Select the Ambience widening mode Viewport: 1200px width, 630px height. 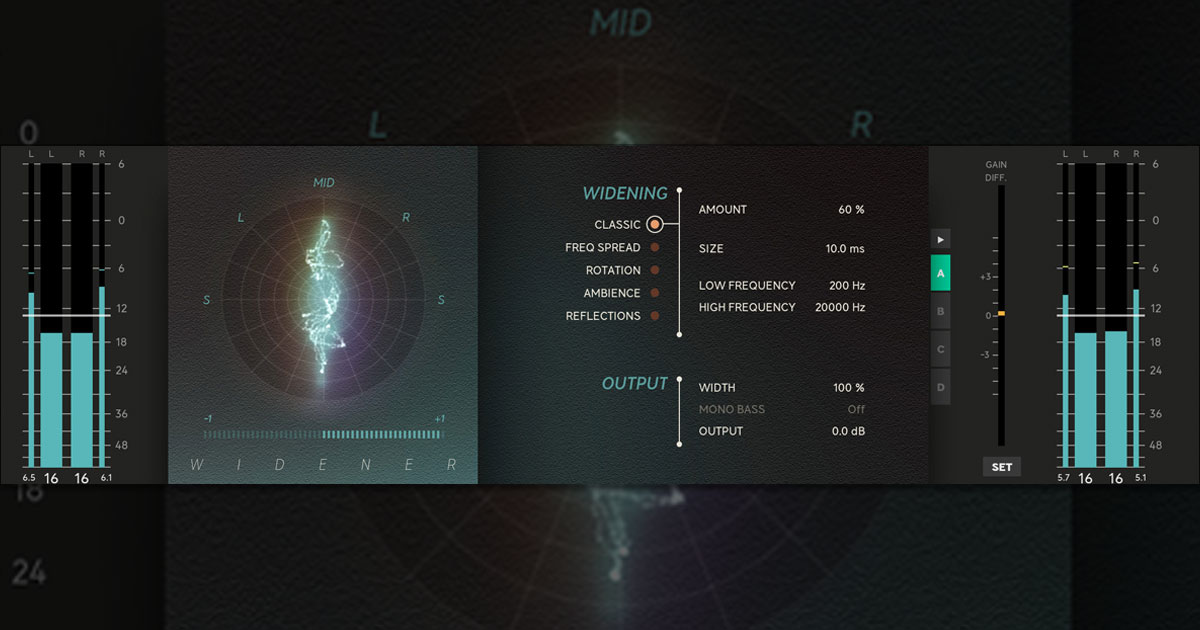[654, 293]
